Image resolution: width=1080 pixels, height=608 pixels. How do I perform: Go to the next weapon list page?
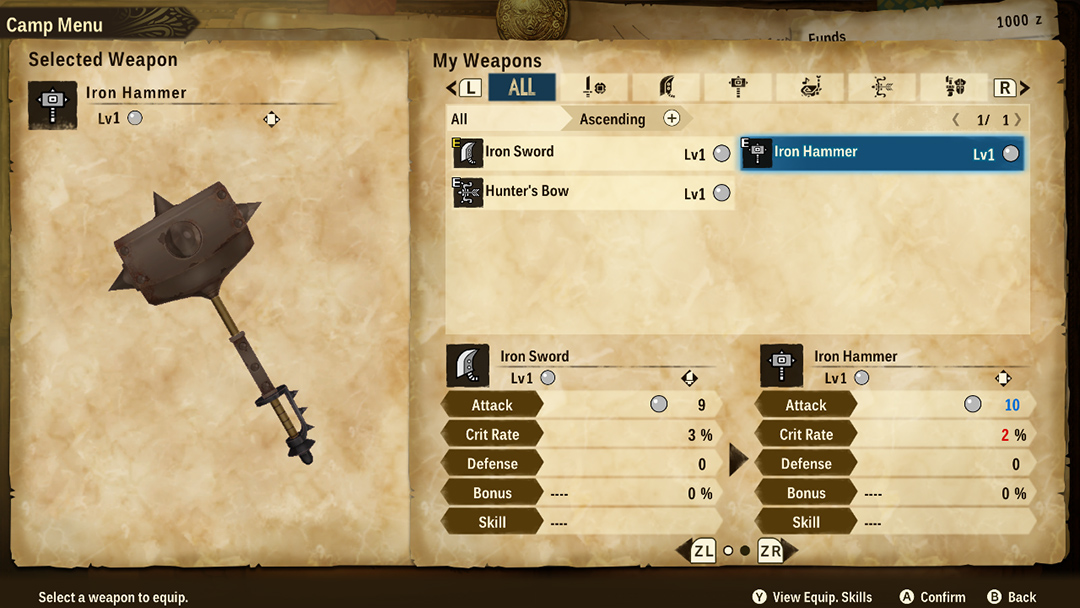[x=1018, y=120]
